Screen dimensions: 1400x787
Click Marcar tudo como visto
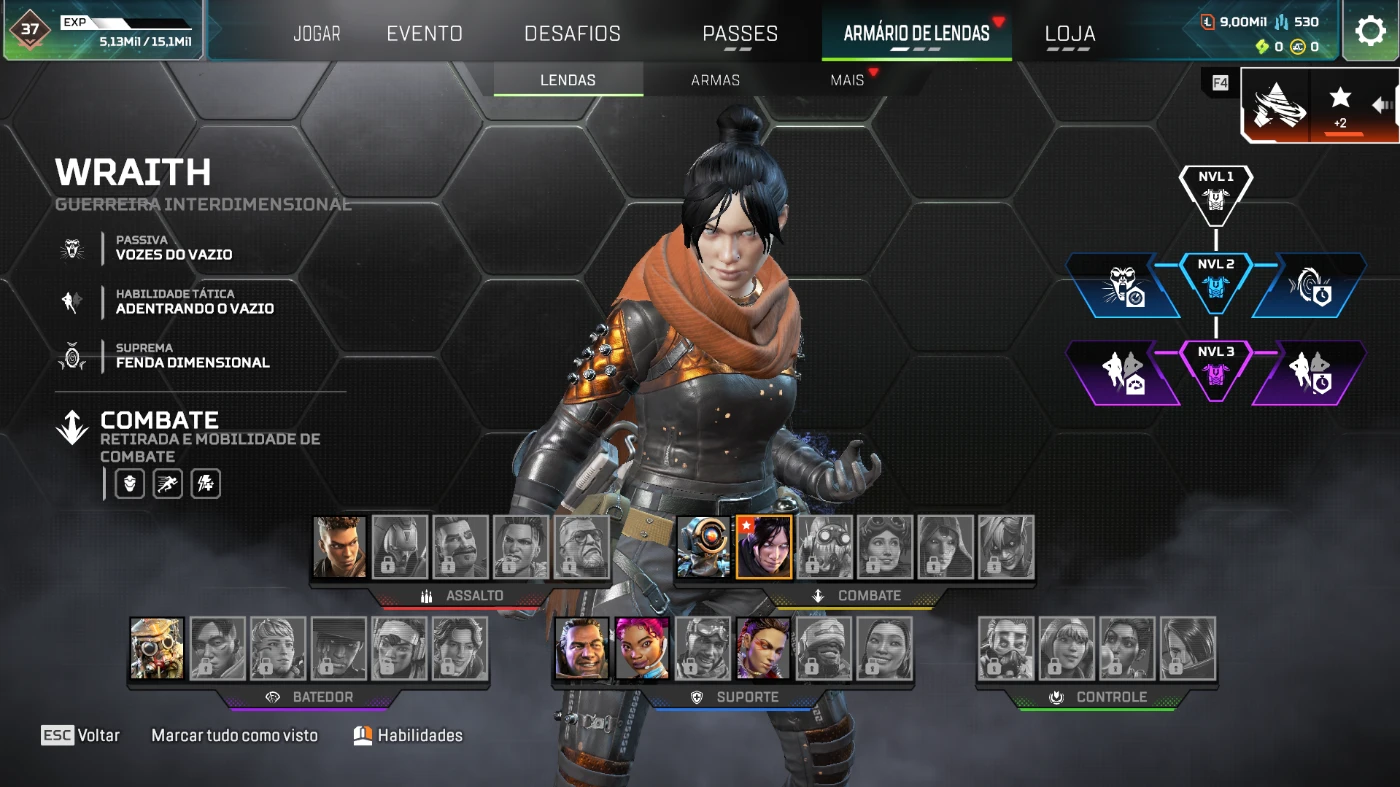(x=234, y=735)
